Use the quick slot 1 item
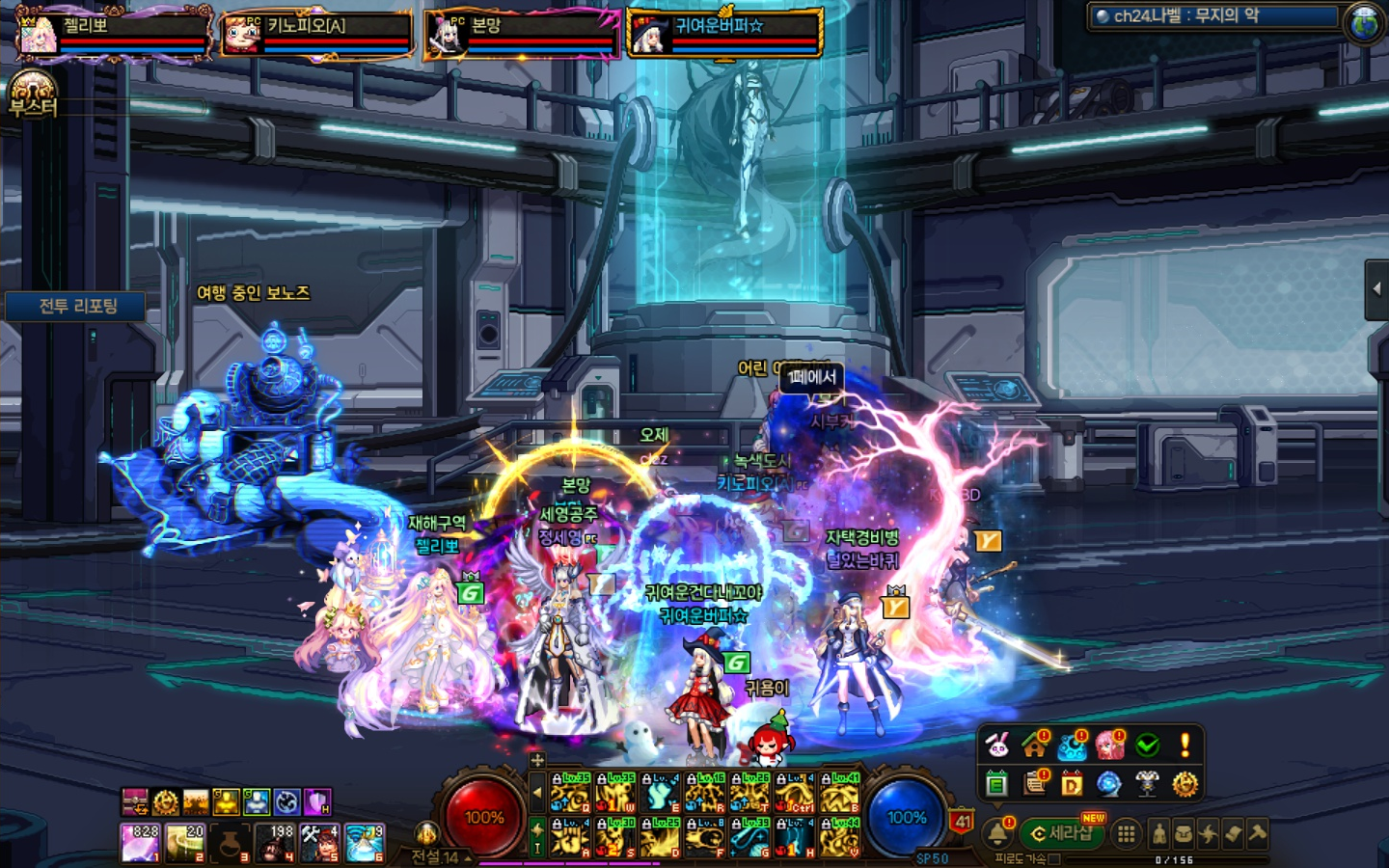 coord(140,842)
